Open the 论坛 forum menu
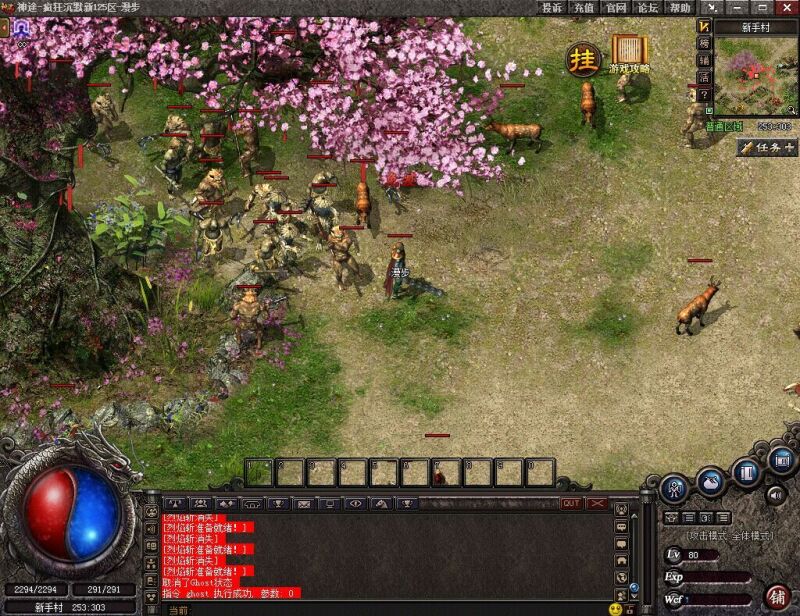 coord(647,7)
